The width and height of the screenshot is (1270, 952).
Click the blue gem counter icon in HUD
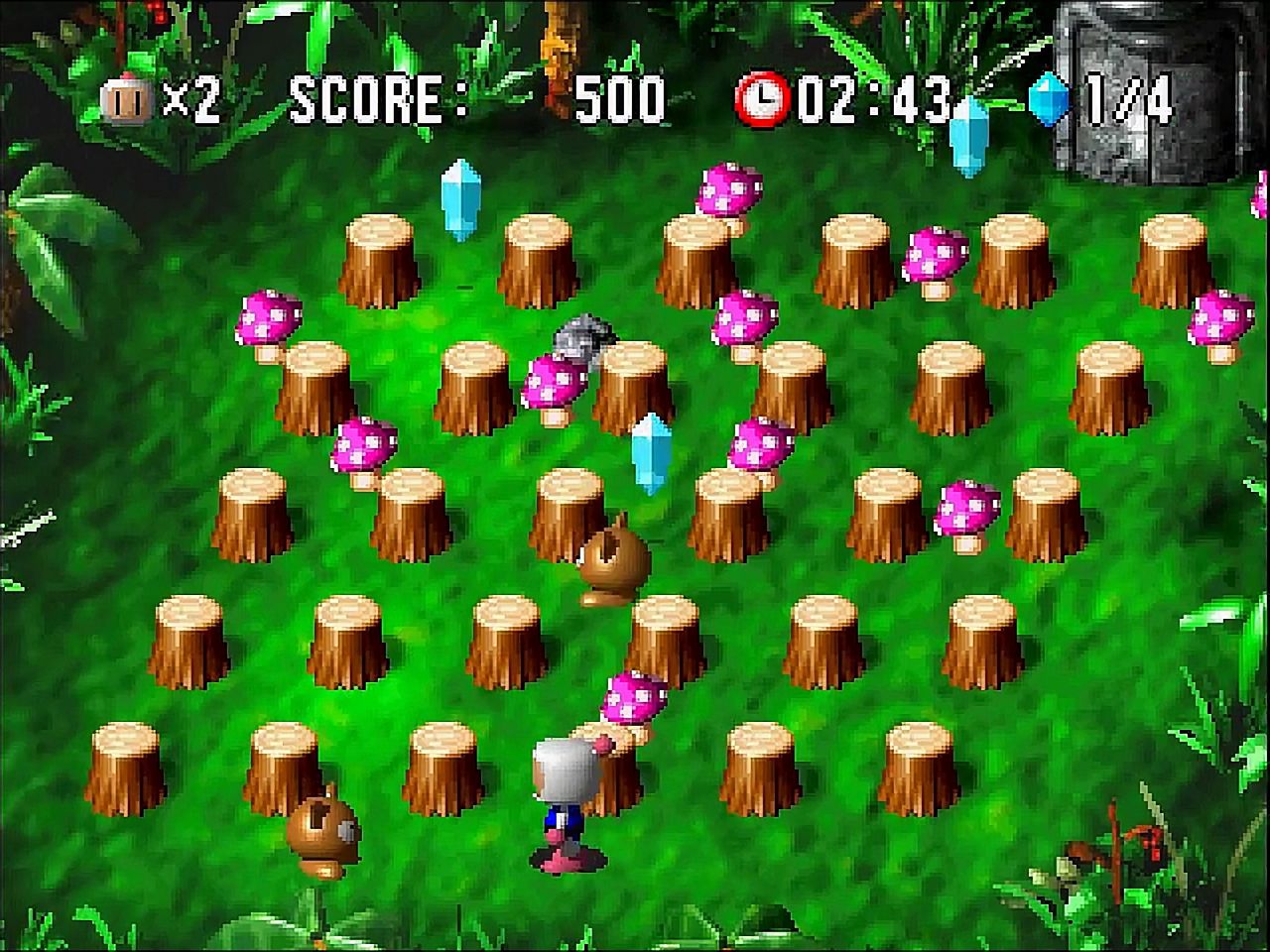click(x=1047, y=96)
